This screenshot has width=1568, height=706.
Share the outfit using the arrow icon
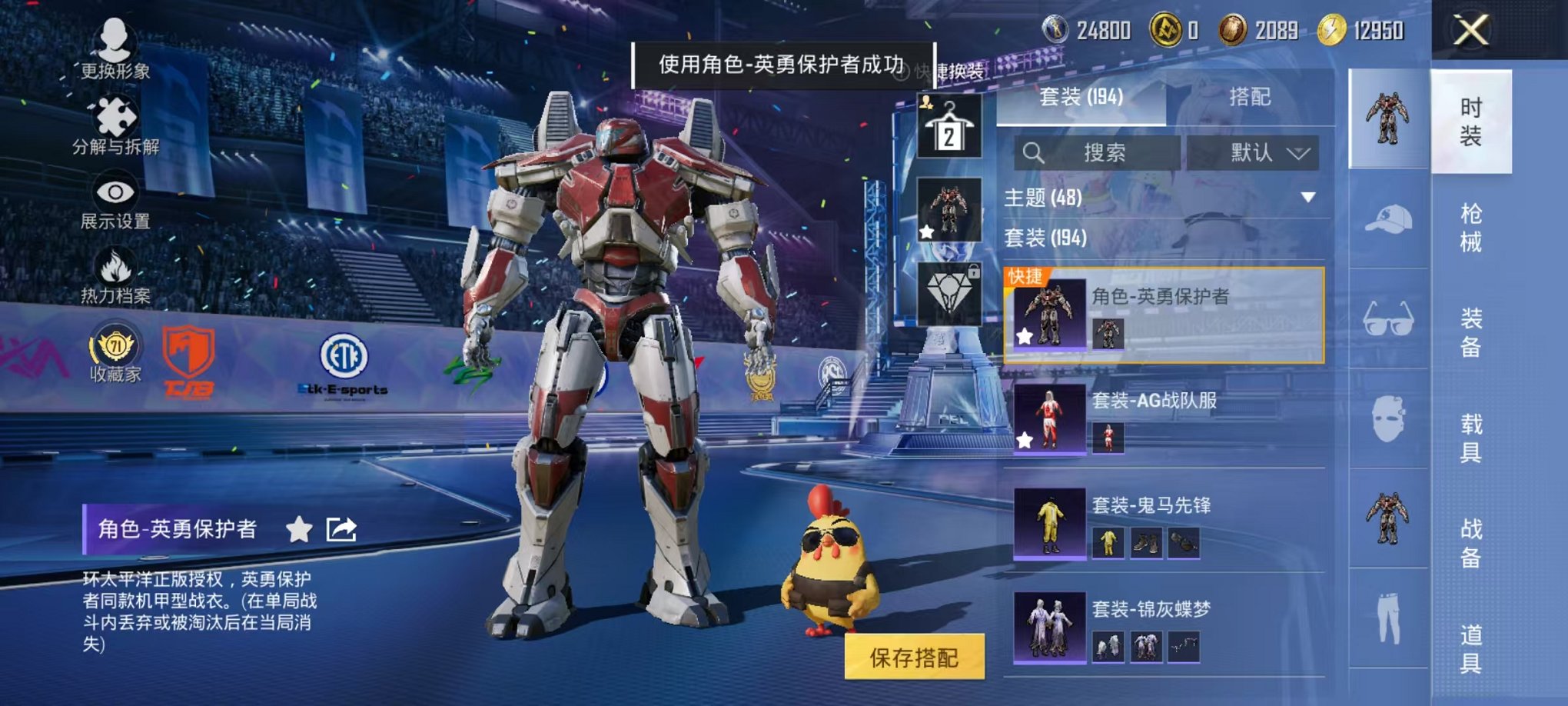point(341,529)
